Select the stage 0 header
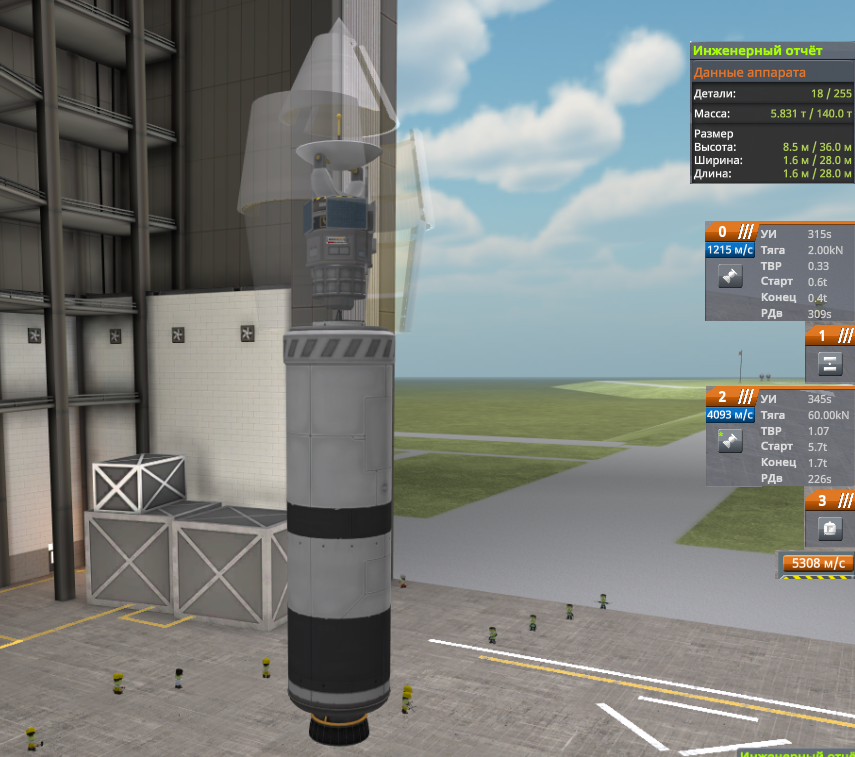 730,231
